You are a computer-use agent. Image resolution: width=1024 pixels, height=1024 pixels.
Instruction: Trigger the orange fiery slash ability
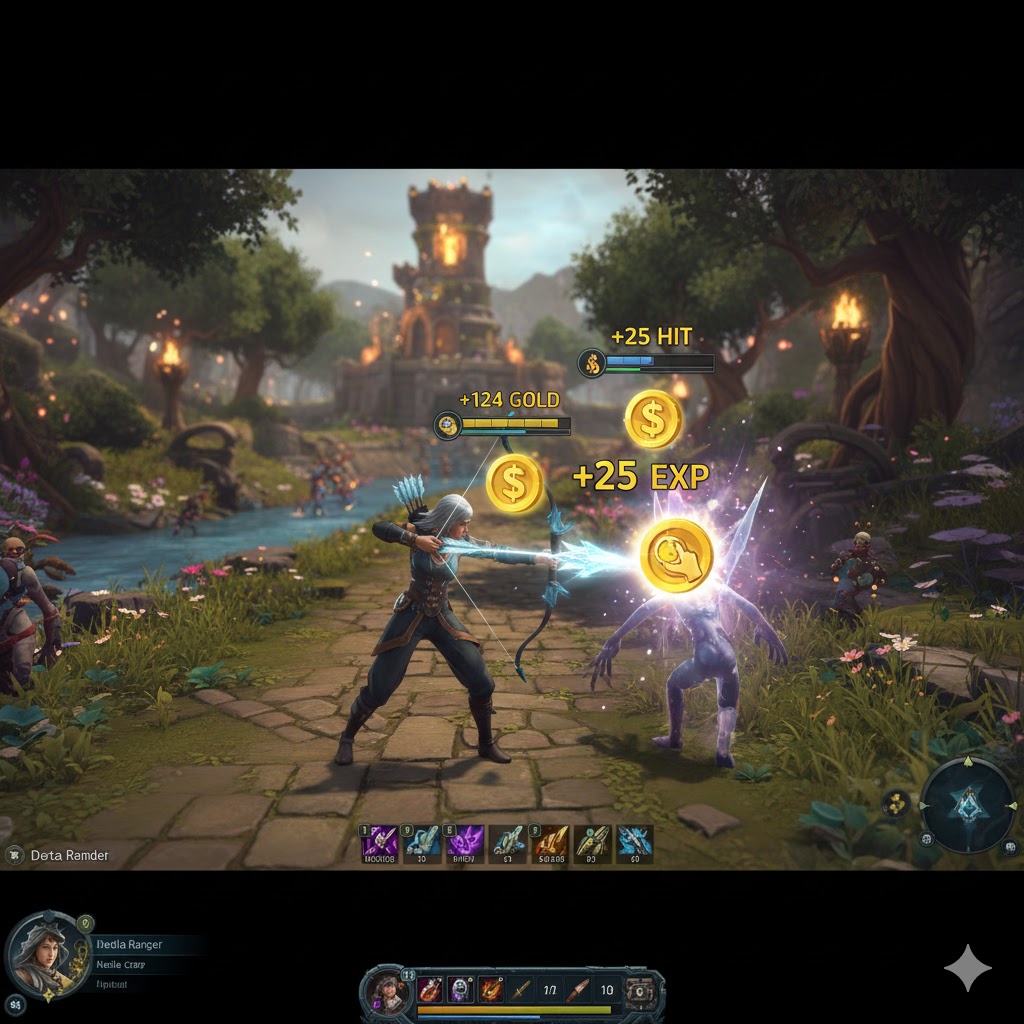[x=550, y=843]
